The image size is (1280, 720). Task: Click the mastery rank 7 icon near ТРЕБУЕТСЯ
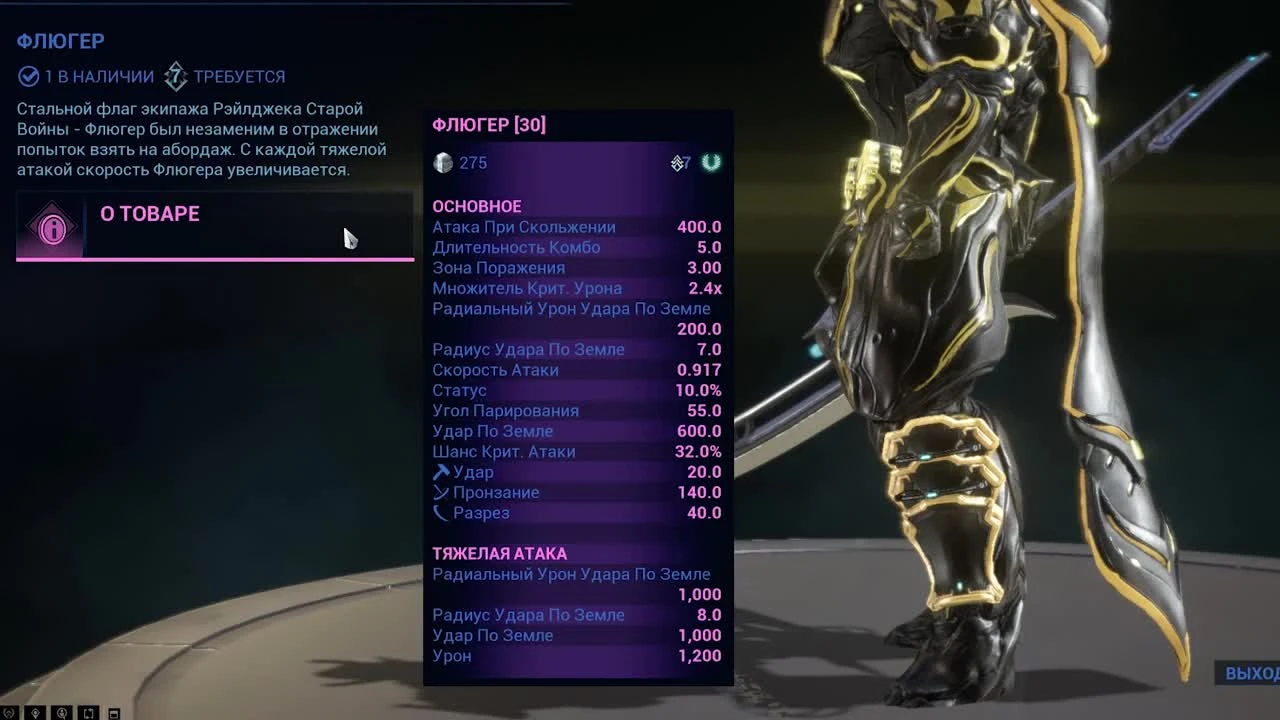(178, 76)
